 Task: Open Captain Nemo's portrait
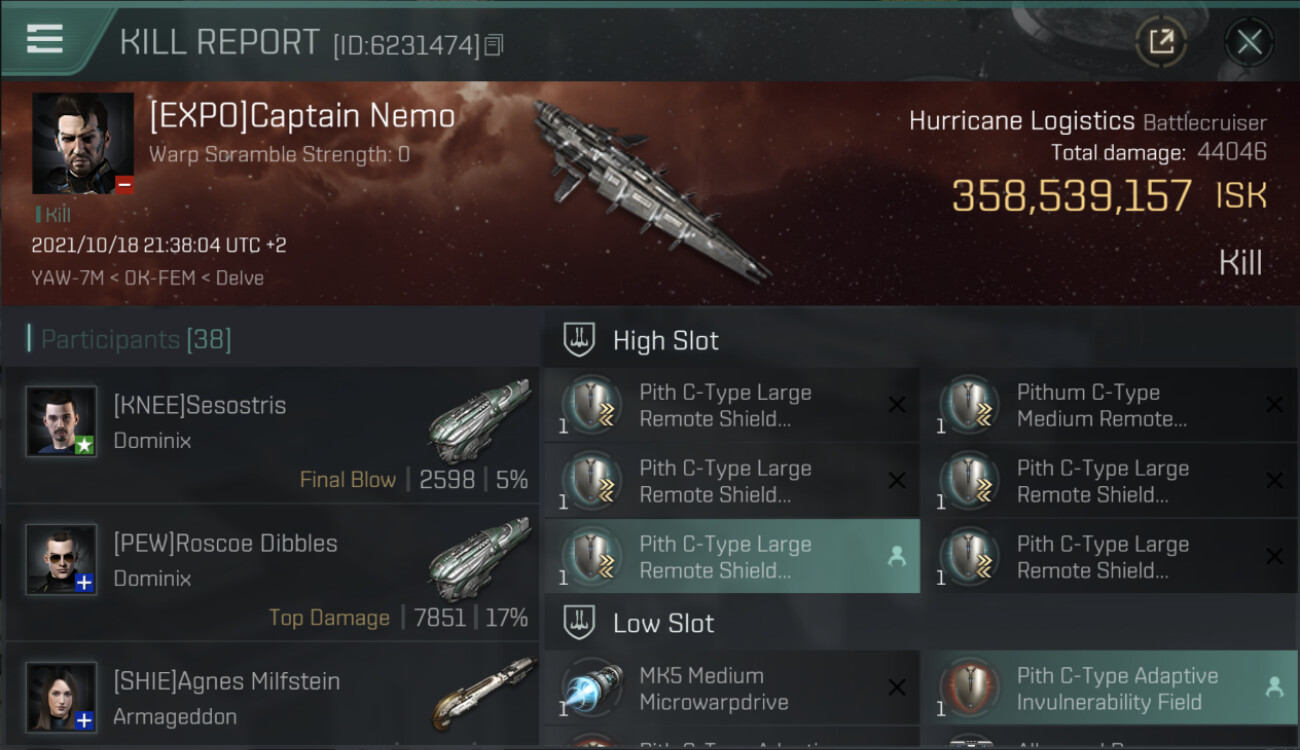tap(83, 143)
